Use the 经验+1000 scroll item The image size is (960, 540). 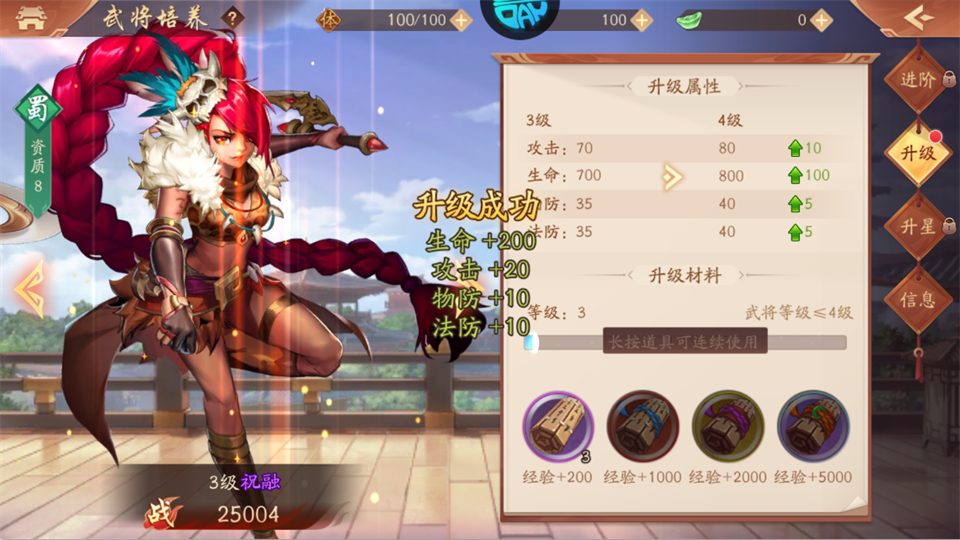pyautogui.click(x=642, y=426)
